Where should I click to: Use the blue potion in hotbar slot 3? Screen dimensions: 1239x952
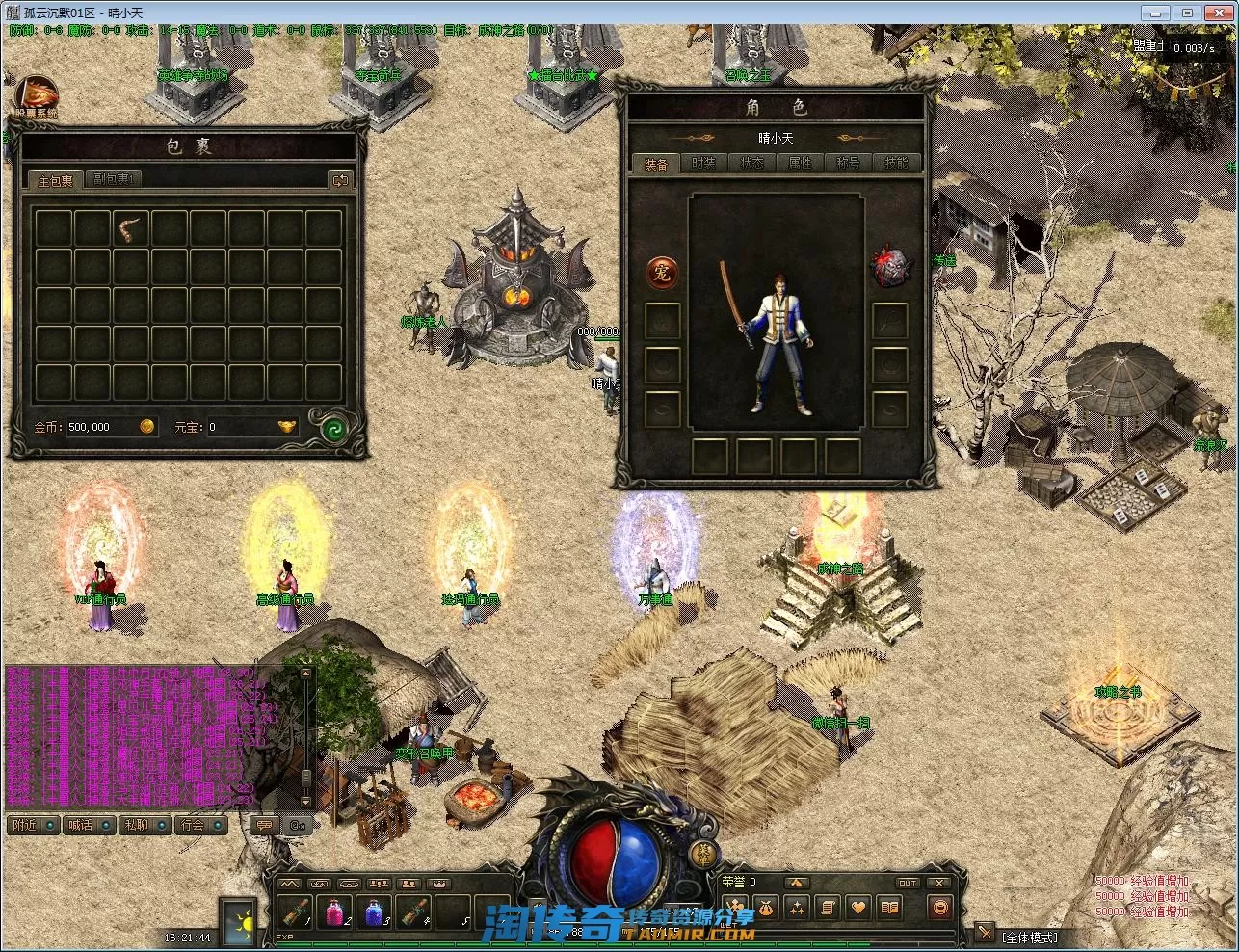pyautogui.click(x=375, y=910)
